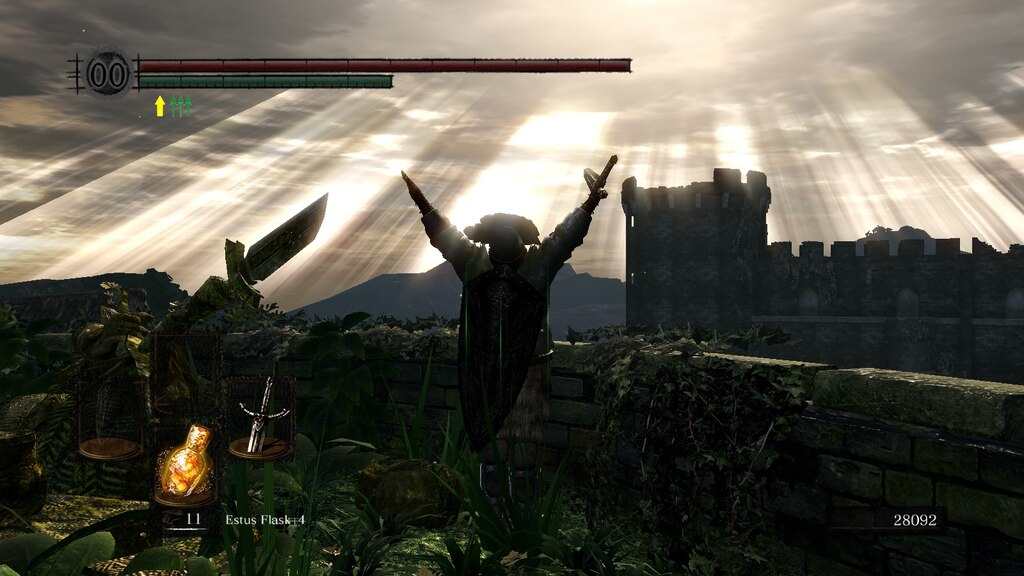The image size is (1024, 576).
Task: Click the yellow up-arrow status icon
Action: (x=159, y=106)
